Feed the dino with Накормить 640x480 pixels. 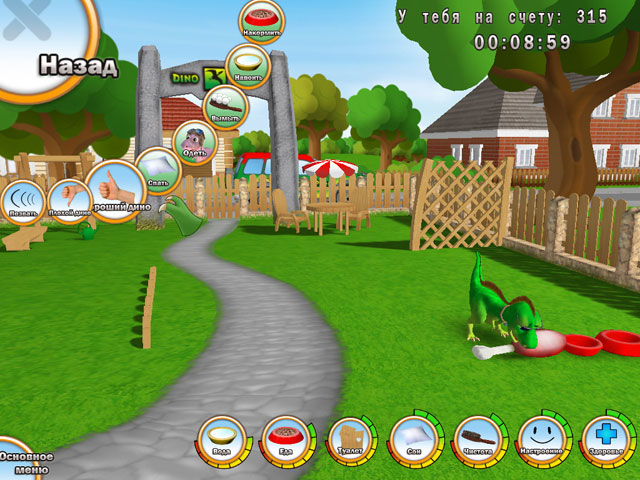(x=261, y=22)
